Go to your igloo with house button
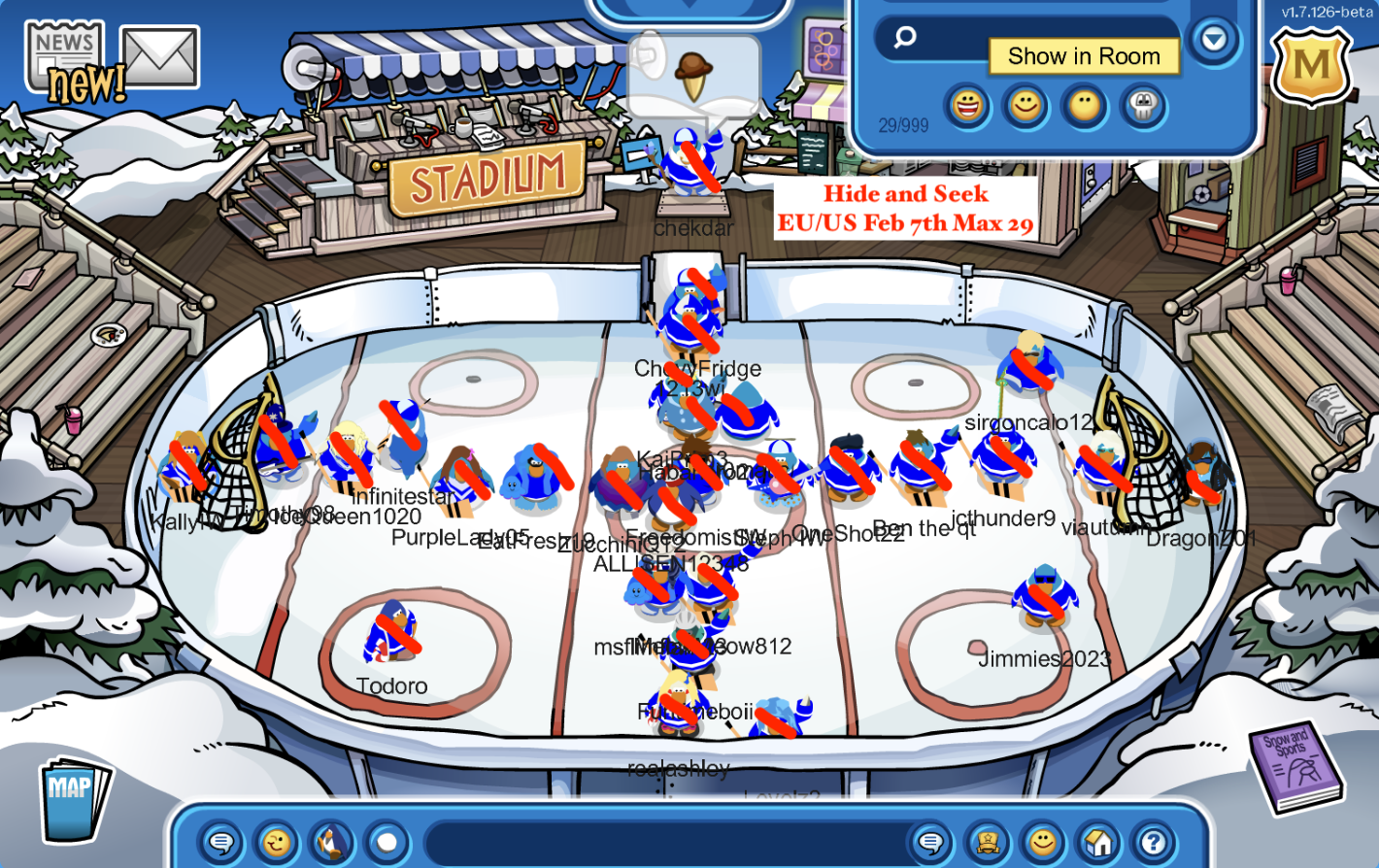 [x=1098, y=842]
